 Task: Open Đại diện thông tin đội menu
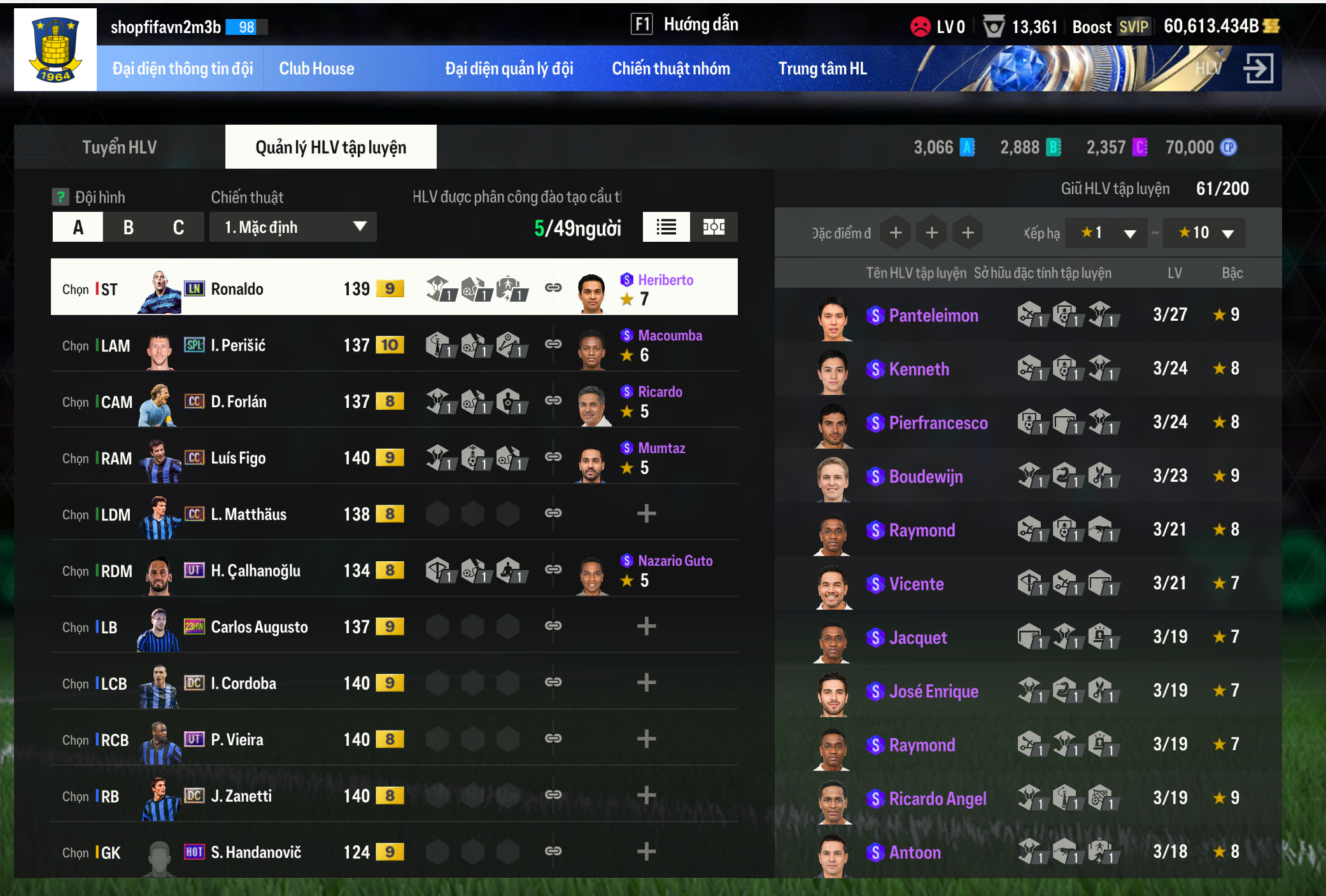coord(182,69)
